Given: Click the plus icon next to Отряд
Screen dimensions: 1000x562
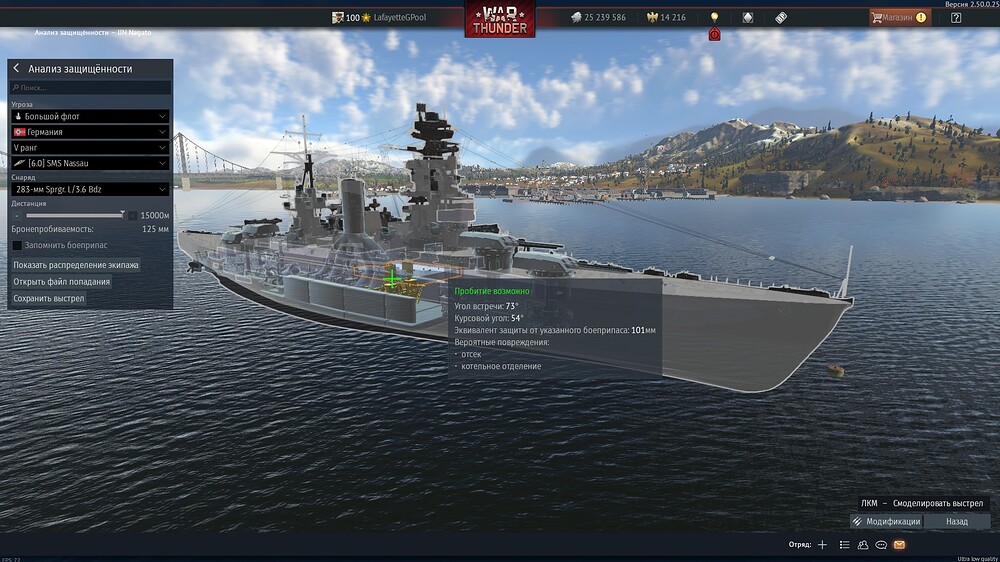Looking at the screenshot, I should coord(822,545).
